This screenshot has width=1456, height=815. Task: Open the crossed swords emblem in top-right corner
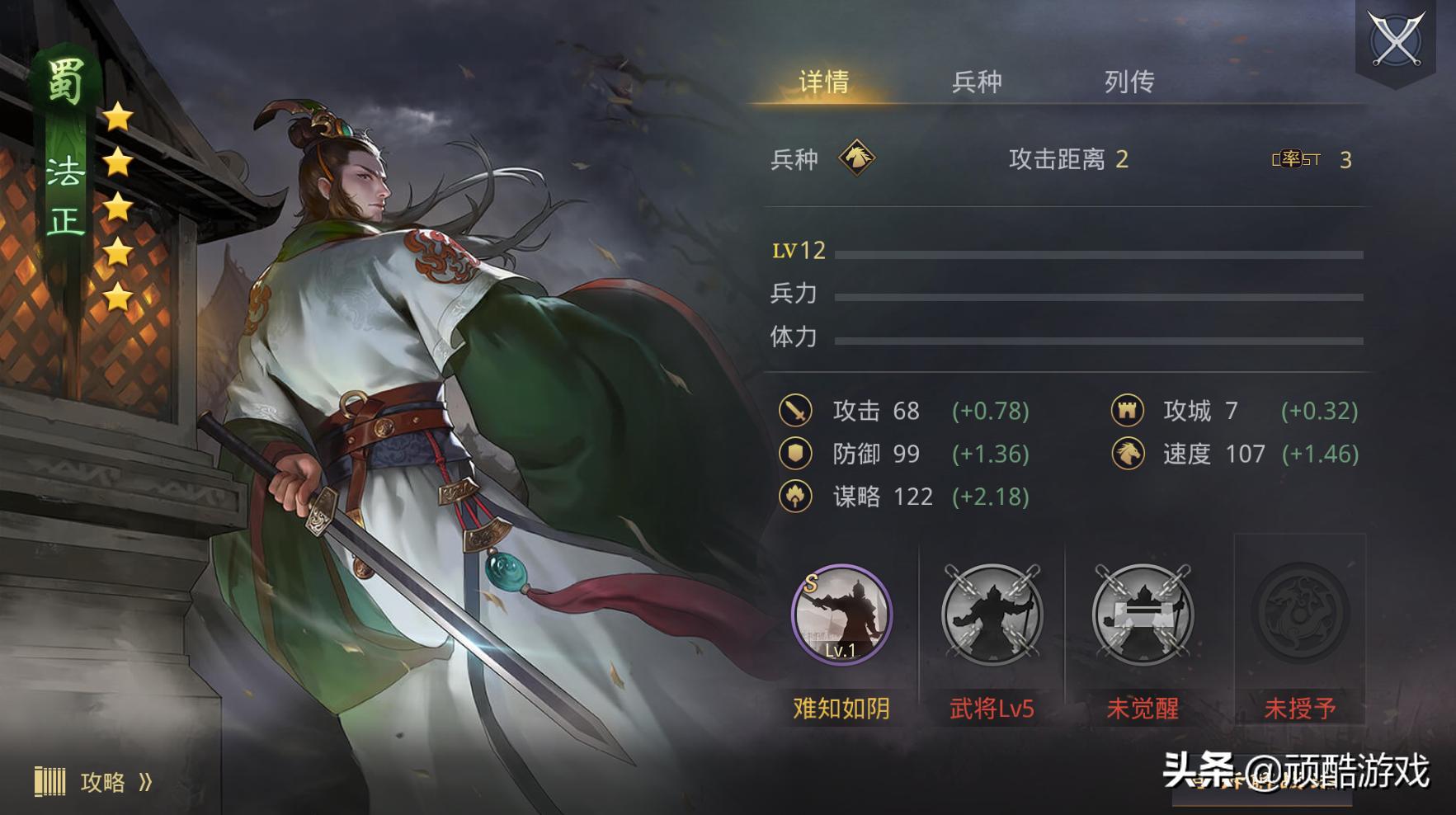click(x=1395, y=40)
